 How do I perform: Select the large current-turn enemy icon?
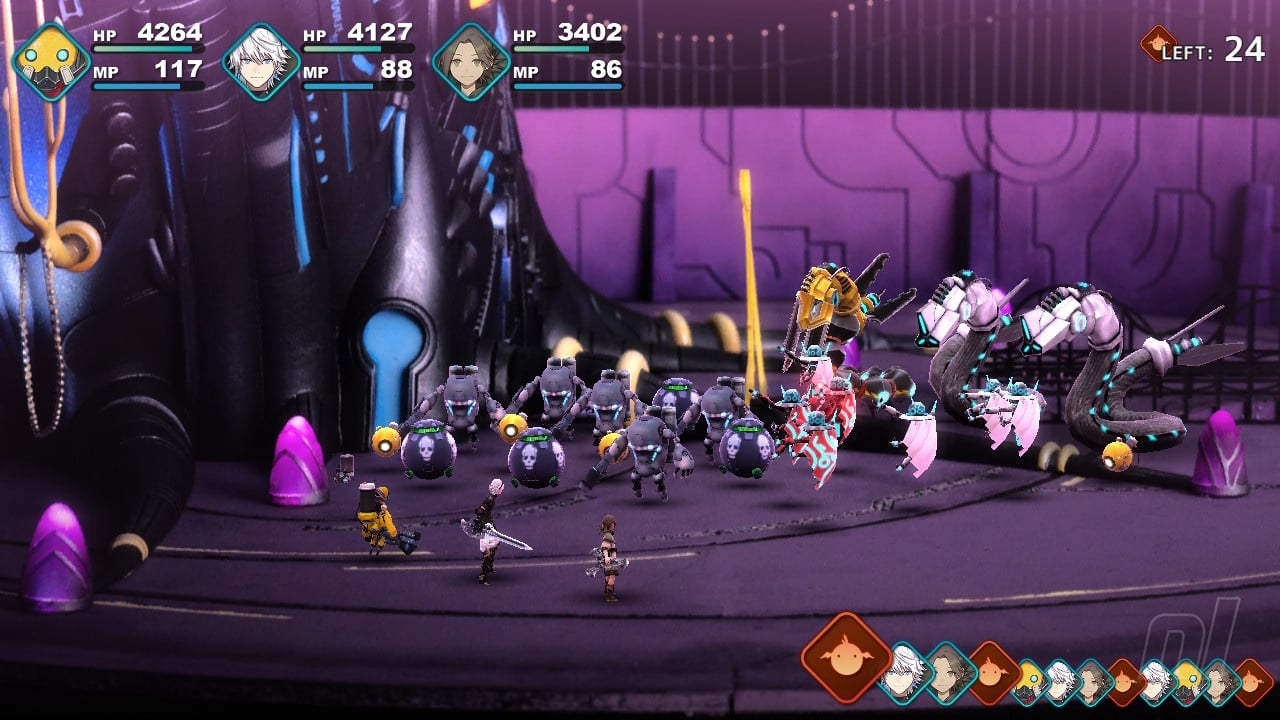pos(846,657)
